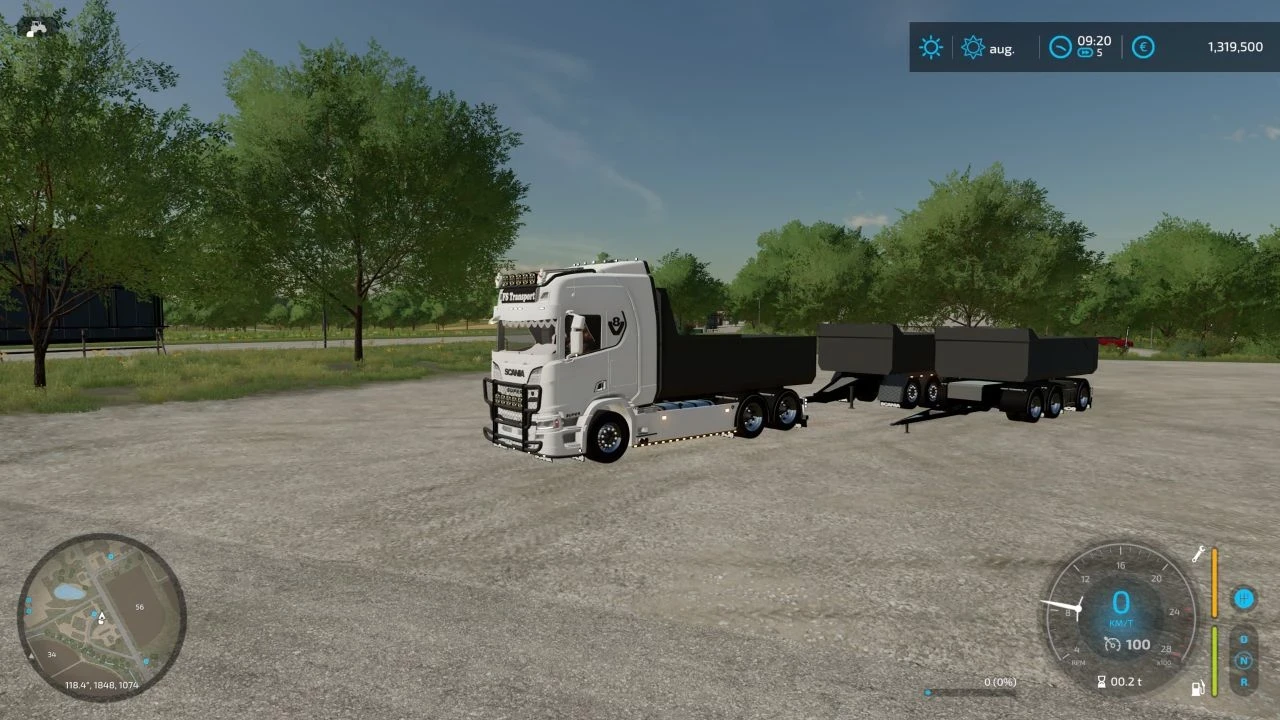Open the weather forecast sunburst icon
This screenshot has height=720, width=1280.
tap(972, 47)
